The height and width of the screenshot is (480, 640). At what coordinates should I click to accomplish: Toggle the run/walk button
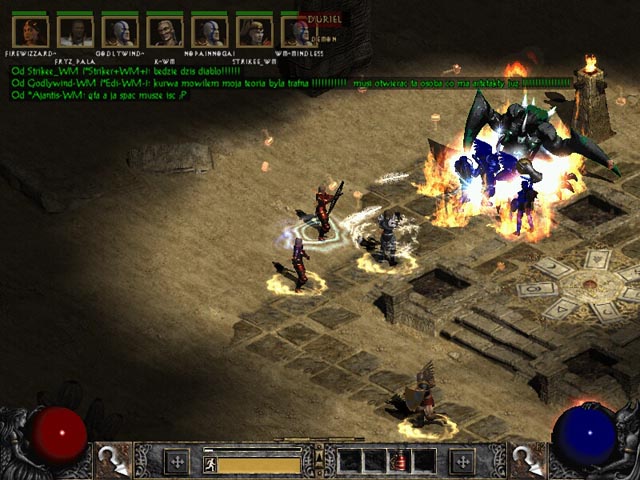click(x=211, y=463)
